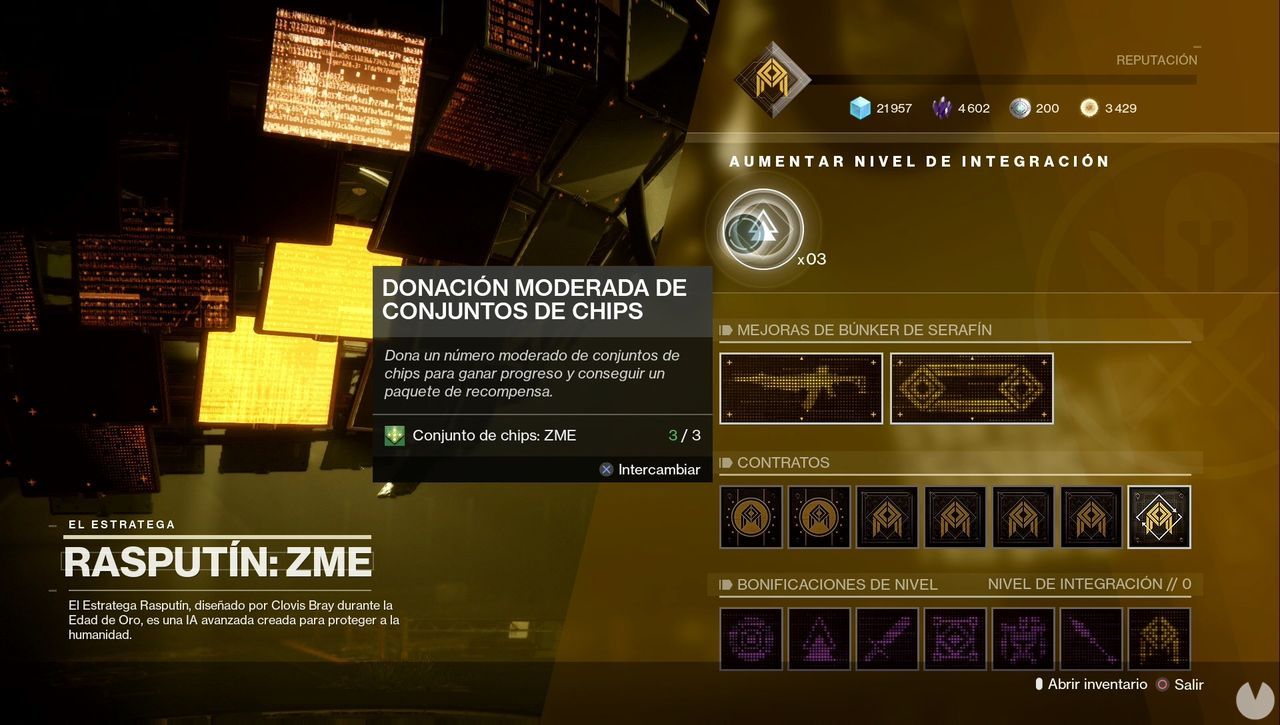Screen dimensions: 1280x725
Task: Open the second Seraph Bunker upgrade engram
Action: (970, 388)
